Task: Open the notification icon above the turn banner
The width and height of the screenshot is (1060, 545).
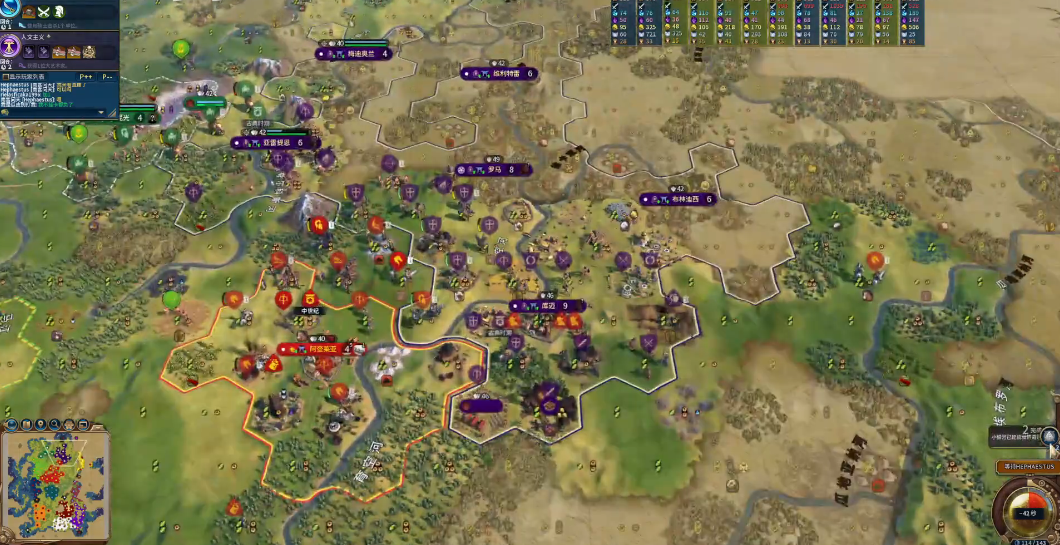Action: coord(1048,435)
